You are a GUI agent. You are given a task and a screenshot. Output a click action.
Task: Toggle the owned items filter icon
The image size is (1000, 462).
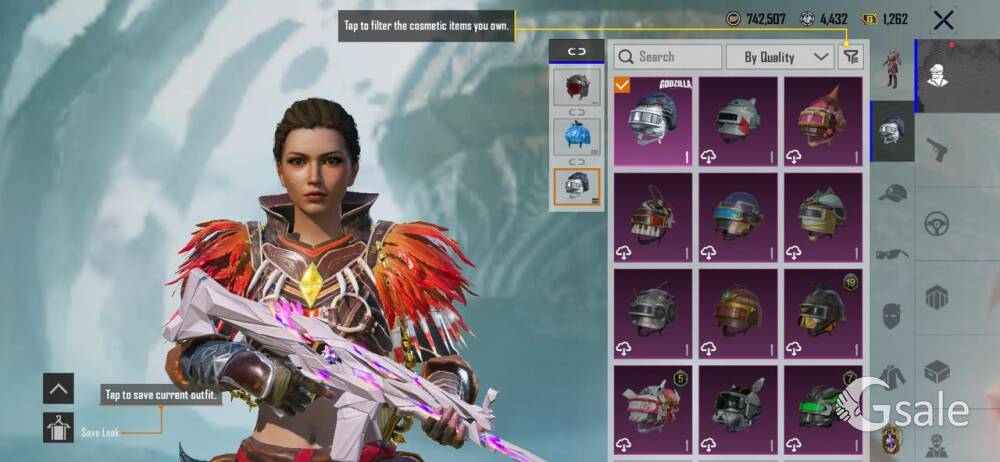click(851, 57)
